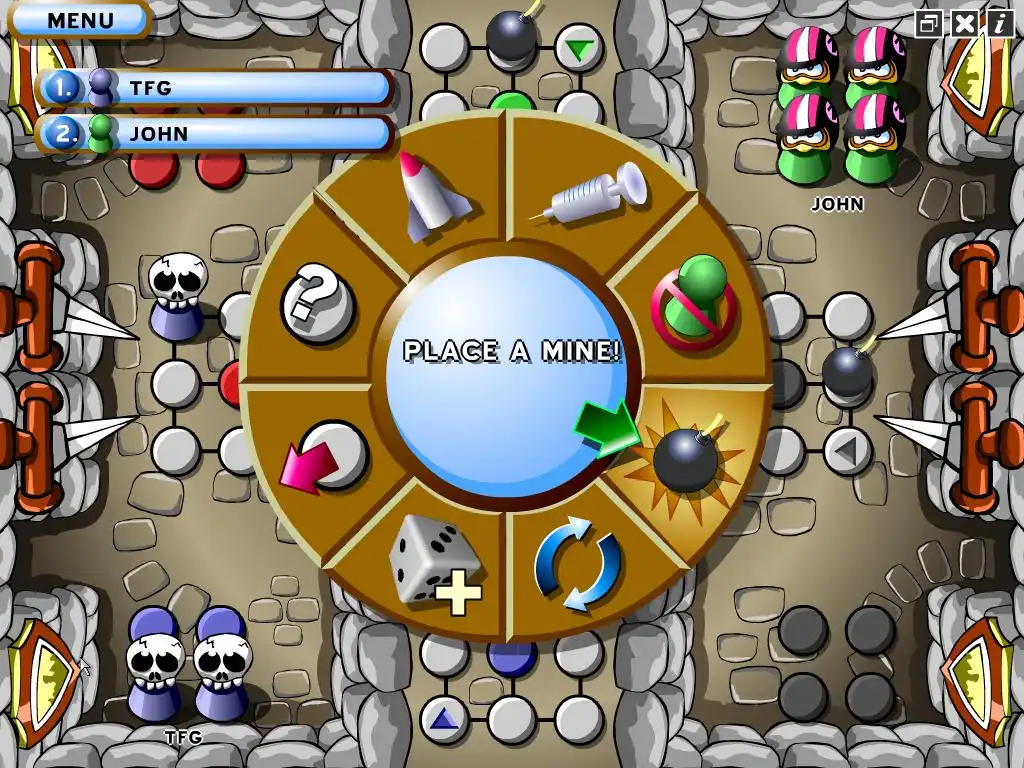The width and height of the screenshot is (1024, 768).
Task: Open the MENU button
Action: tap(80, 19)
